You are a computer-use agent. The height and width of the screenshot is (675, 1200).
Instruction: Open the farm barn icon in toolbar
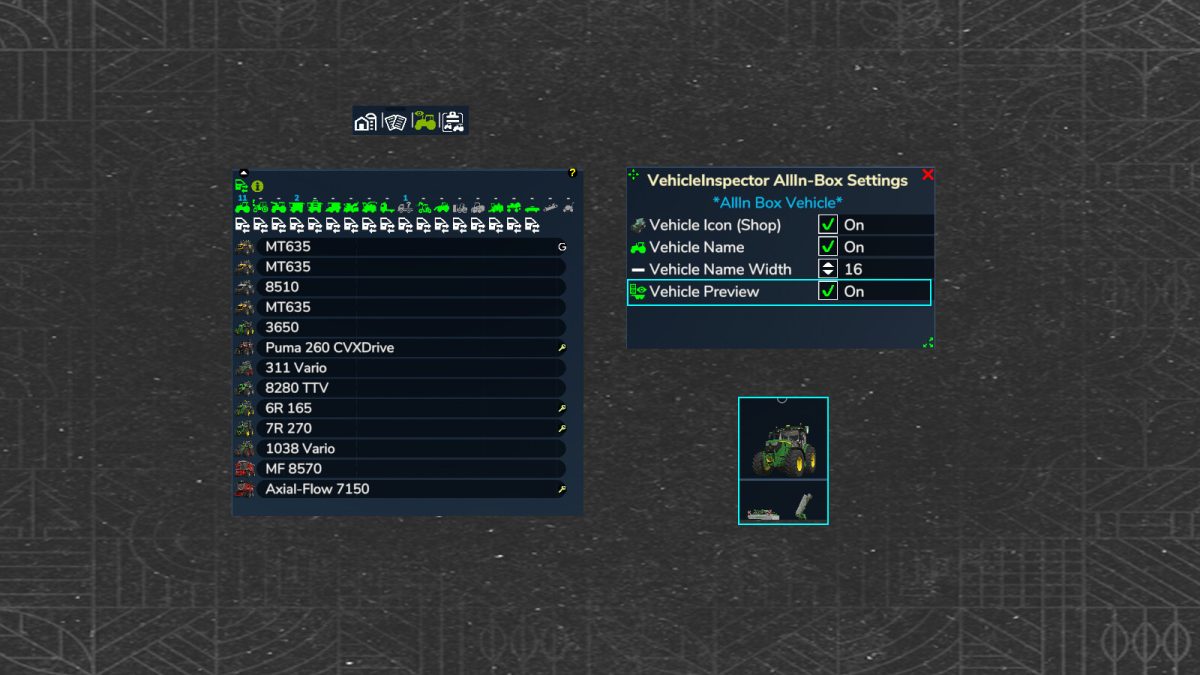(x=366, y=122)
